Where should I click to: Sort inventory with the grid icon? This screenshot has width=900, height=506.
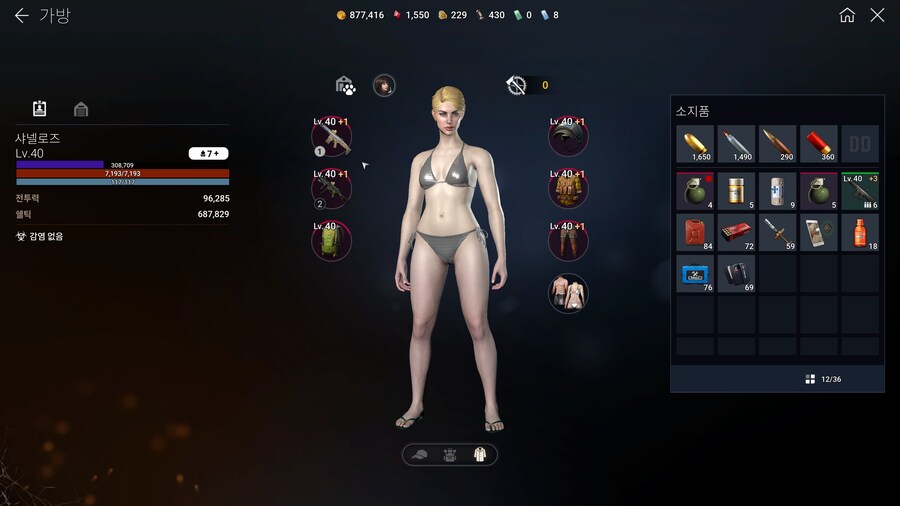(810, 379)
